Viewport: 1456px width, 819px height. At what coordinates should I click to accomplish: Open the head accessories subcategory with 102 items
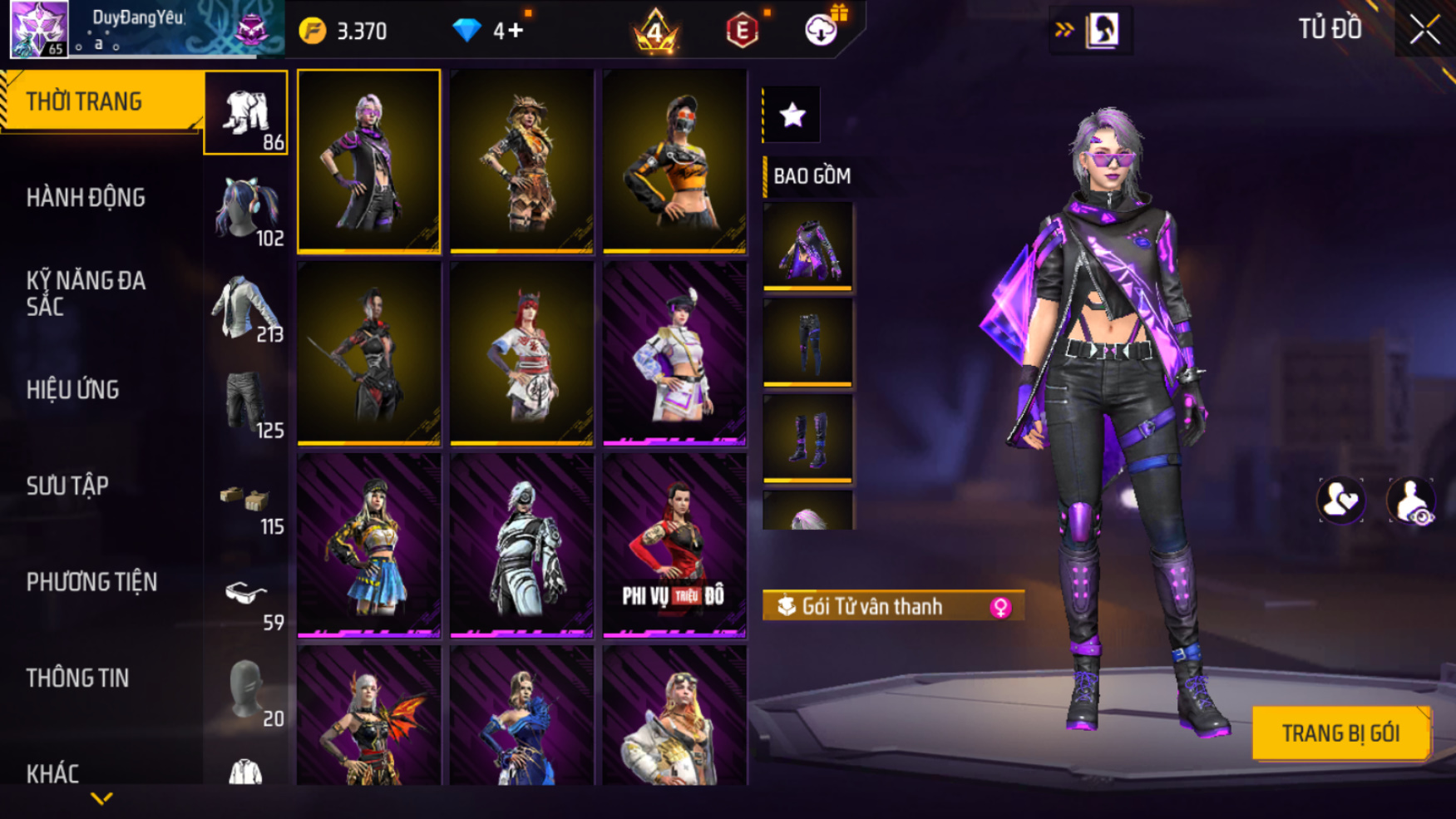(x=246, y=210)
